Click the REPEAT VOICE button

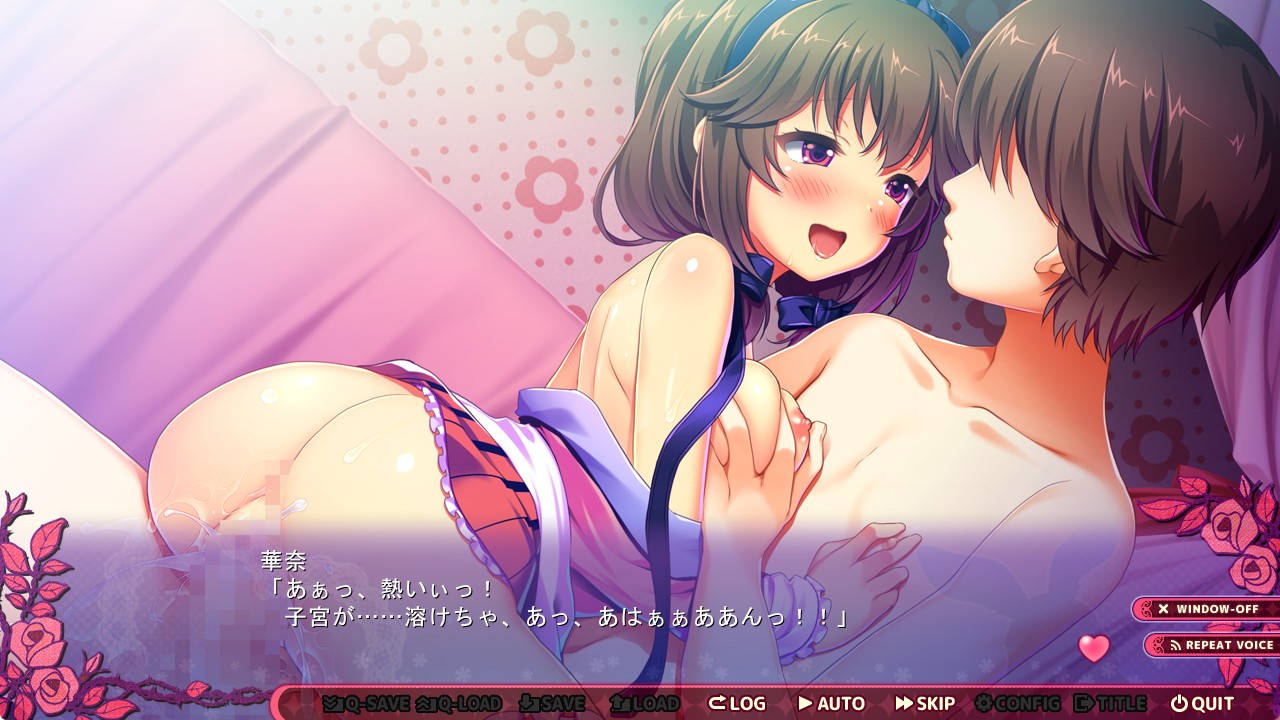pos(1214,645)
